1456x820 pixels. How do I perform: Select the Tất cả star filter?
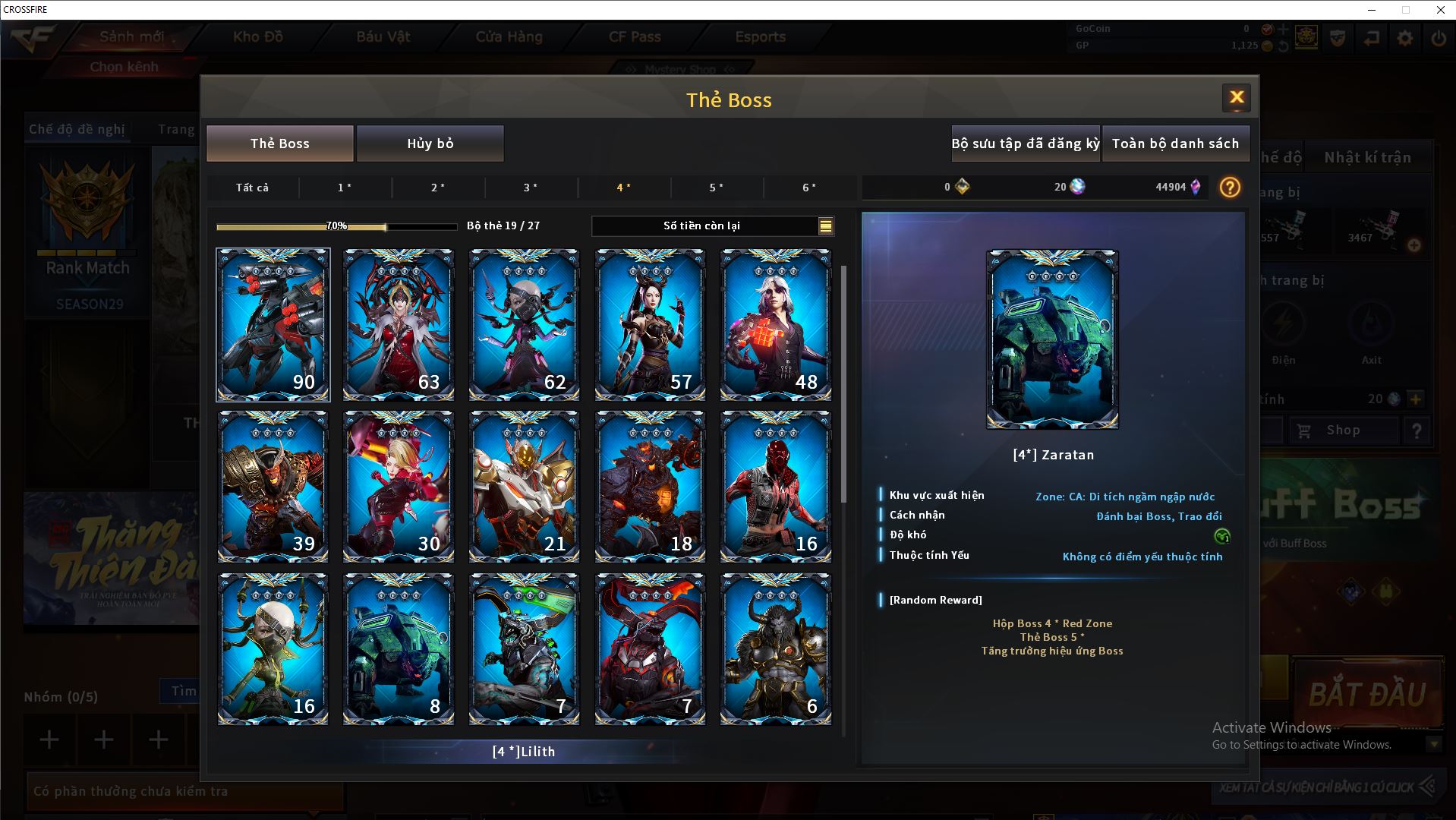[x=252, y=188]
